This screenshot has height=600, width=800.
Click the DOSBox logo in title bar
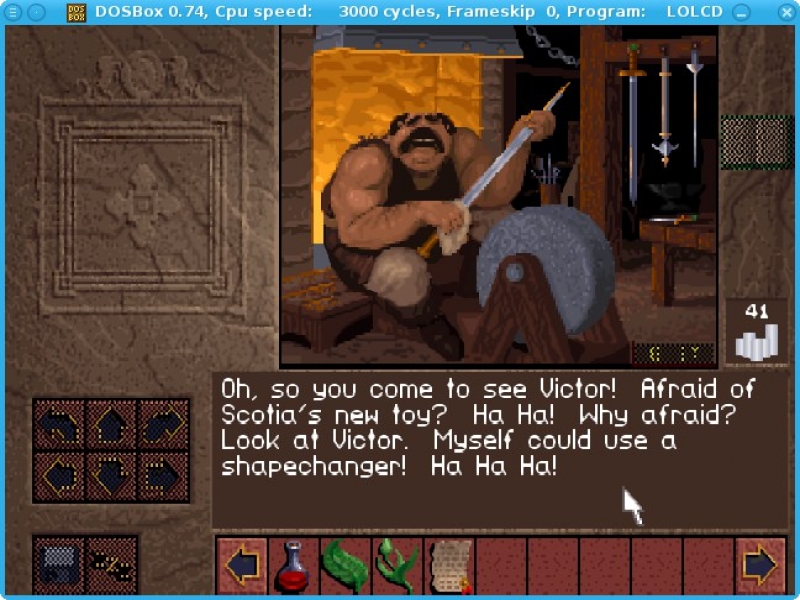(x=77, y=12)
